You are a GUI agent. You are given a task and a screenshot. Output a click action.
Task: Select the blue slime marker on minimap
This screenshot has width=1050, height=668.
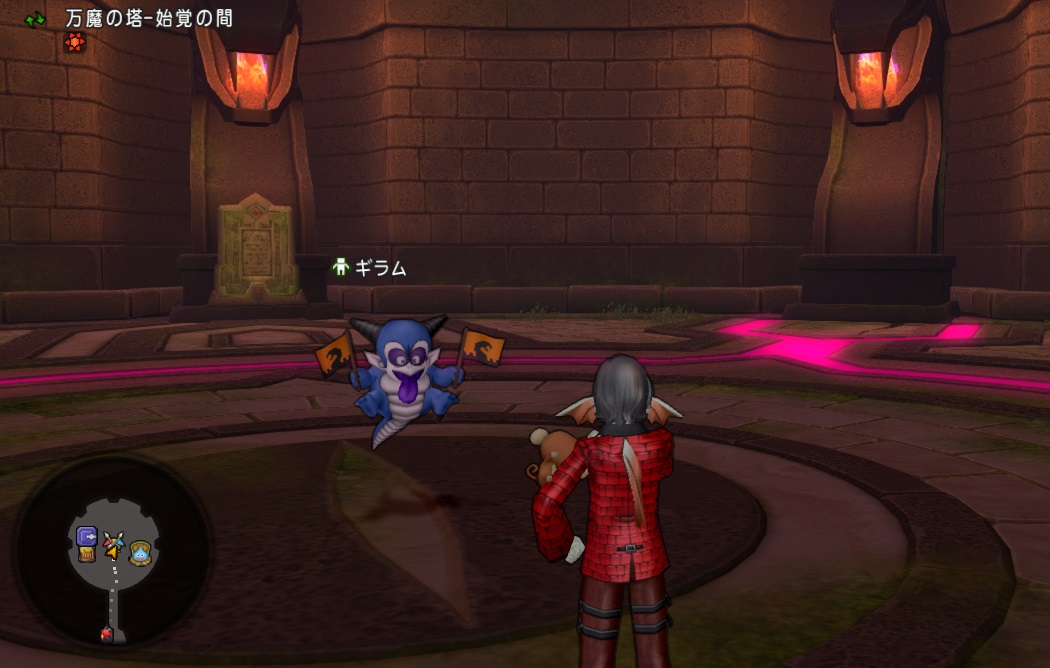coord(139,549)
